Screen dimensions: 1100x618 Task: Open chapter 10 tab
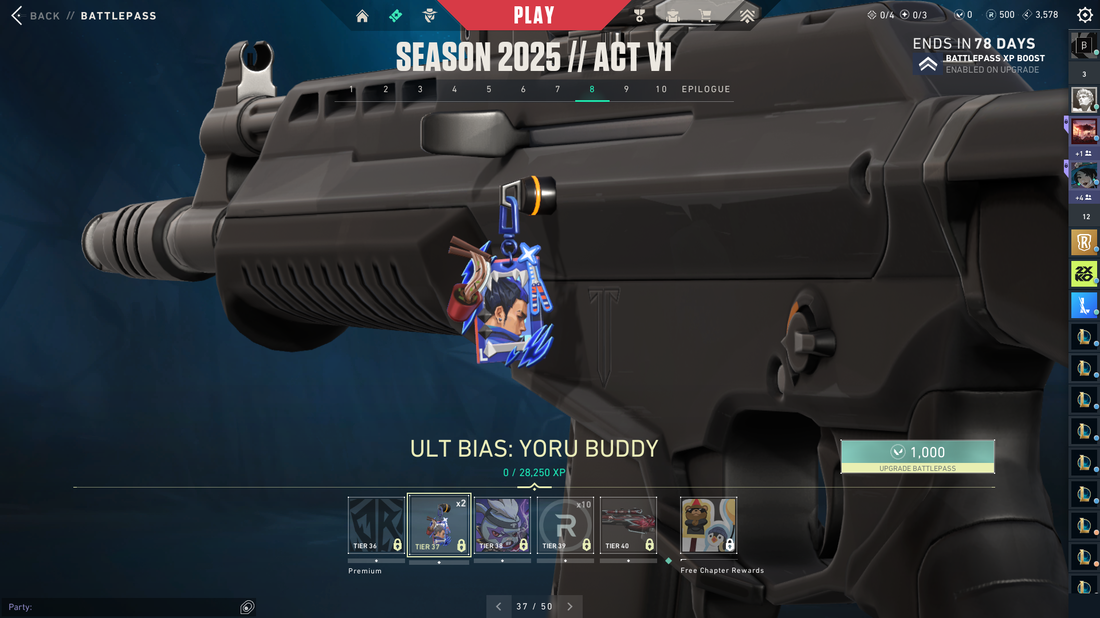[x=661, y=89]
